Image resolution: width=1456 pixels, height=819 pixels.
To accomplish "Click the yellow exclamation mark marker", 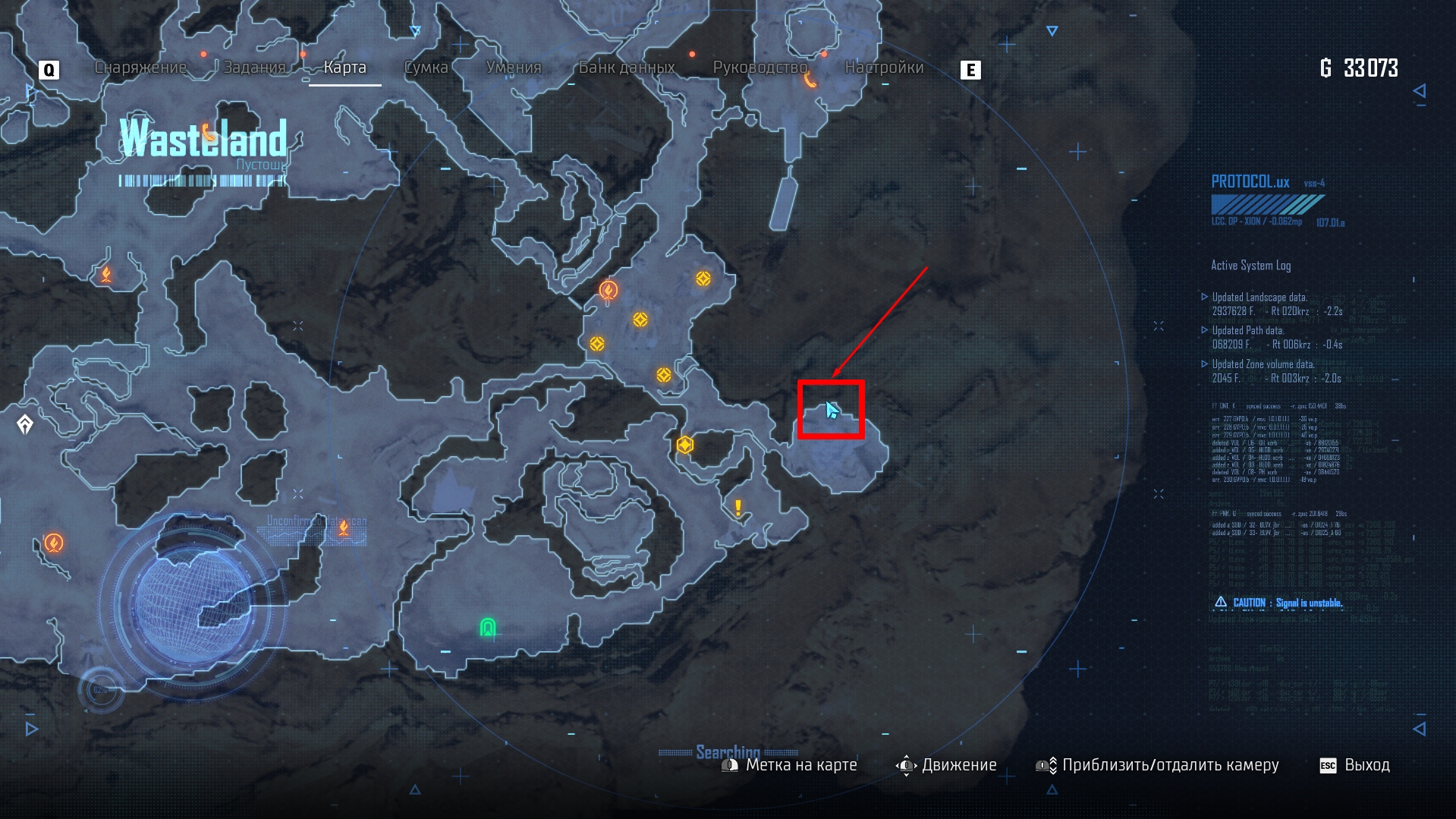I will pos(737,507).
